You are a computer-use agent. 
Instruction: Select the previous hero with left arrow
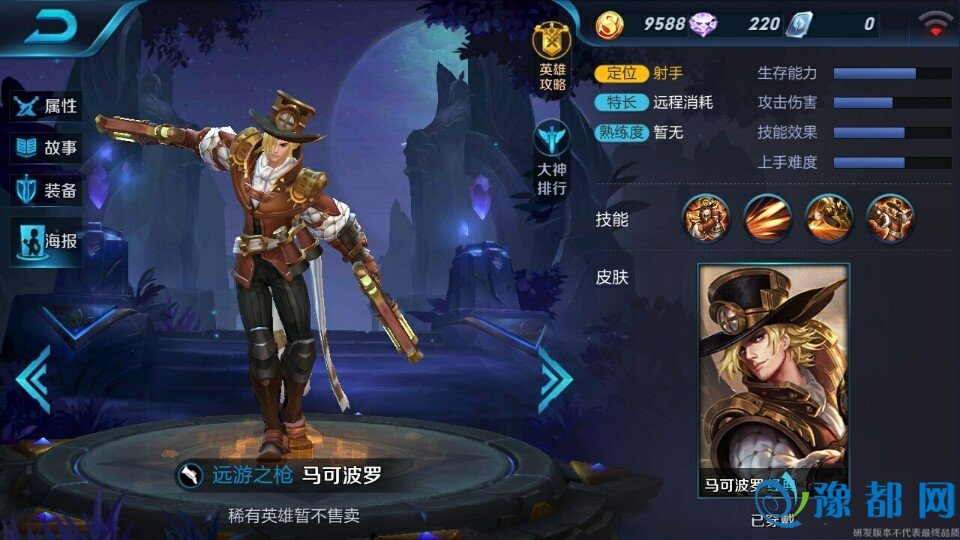[33, 379]
